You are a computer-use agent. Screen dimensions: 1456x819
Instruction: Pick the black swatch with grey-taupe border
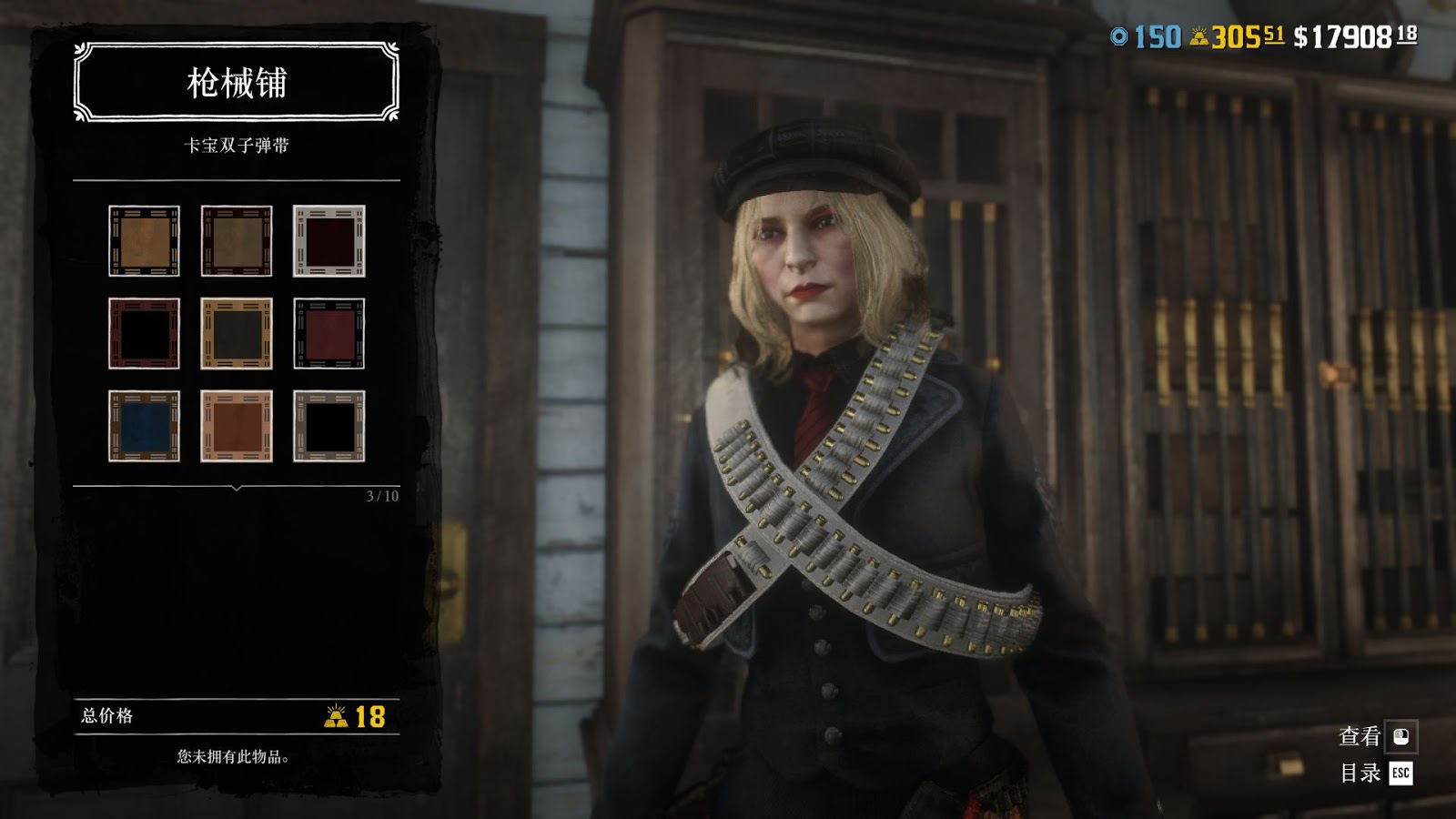tap(329, 426)
